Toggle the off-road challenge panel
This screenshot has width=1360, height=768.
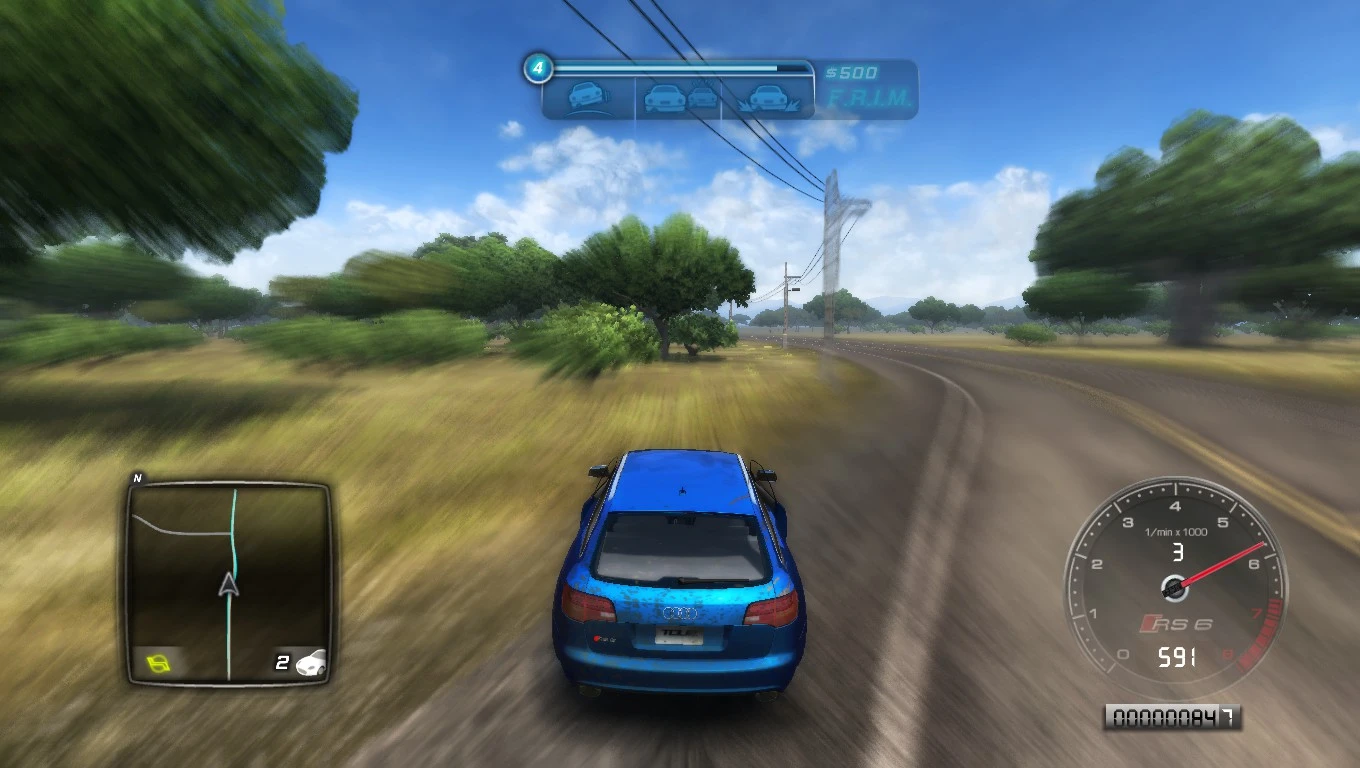tap(766, 97)
